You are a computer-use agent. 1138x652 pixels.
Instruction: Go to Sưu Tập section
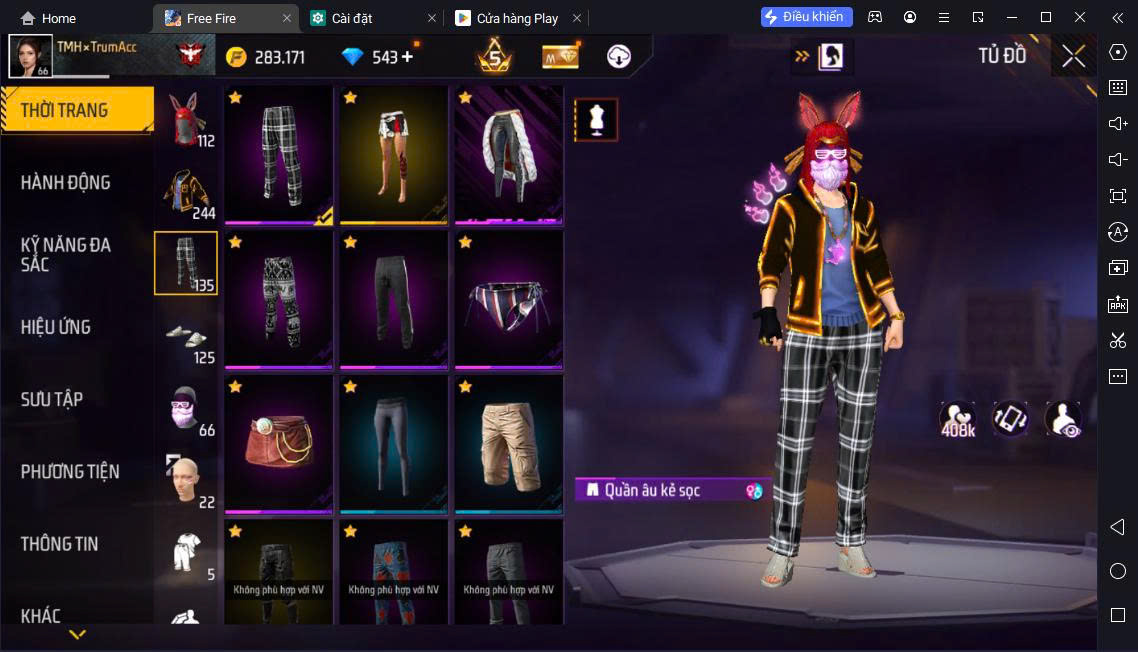52,399
